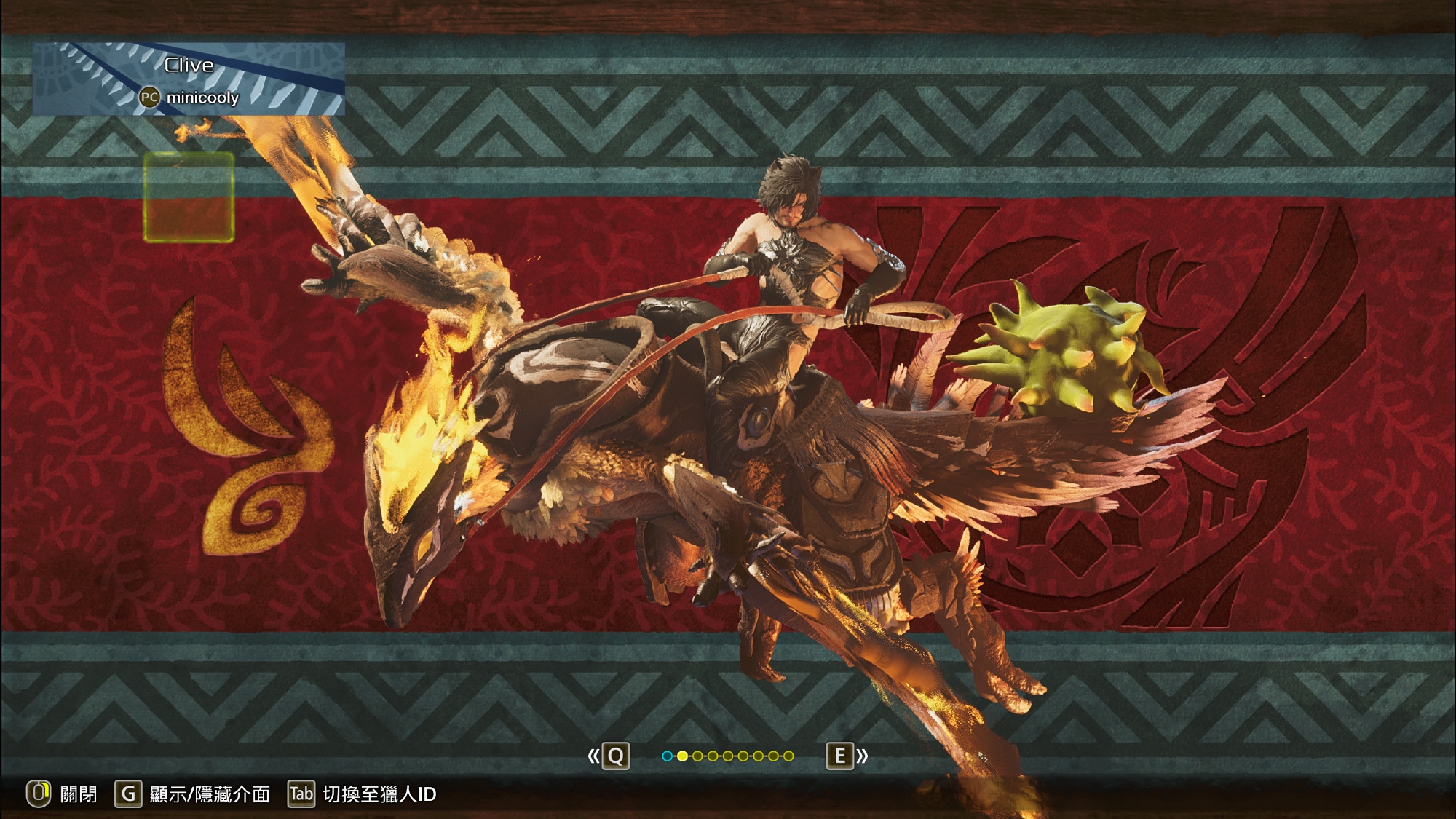Toggle the 顯示/隱藏介面 interface option

[x=193, y=794]
